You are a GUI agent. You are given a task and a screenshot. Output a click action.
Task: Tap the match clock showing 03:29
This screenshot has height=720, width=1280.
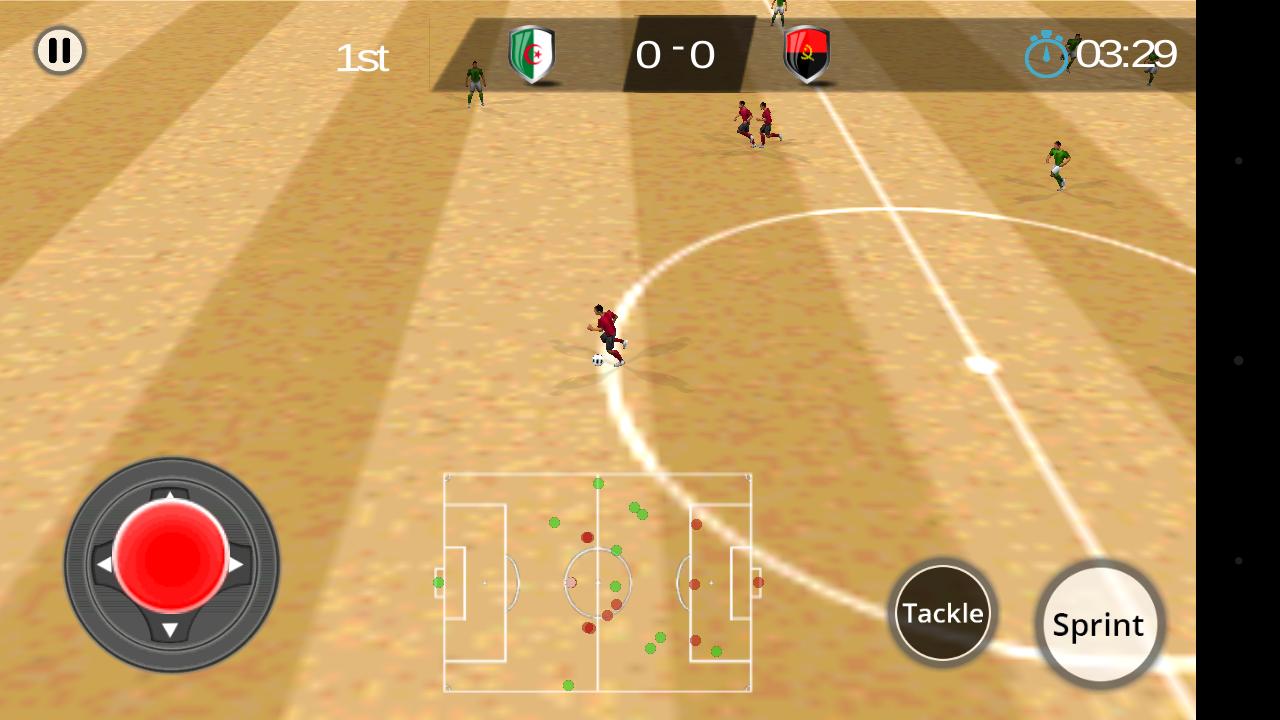click(x=1128, y=55)
